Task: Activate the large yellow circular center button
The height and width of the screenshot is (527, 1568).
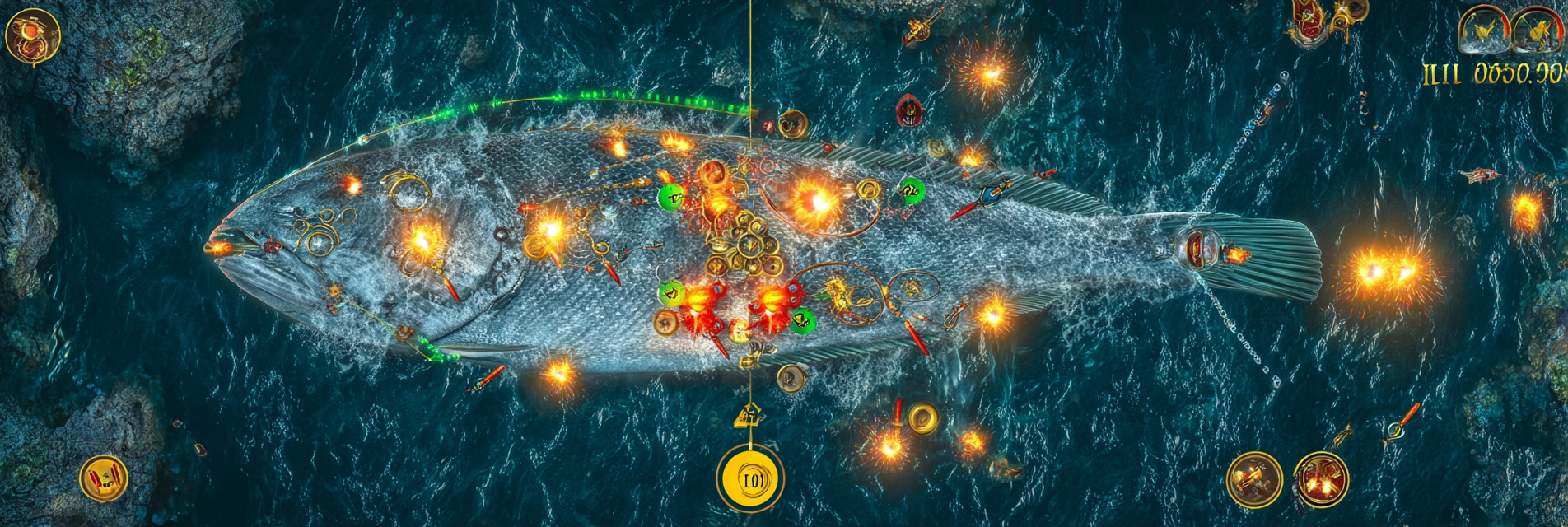Action: (750, 478)
